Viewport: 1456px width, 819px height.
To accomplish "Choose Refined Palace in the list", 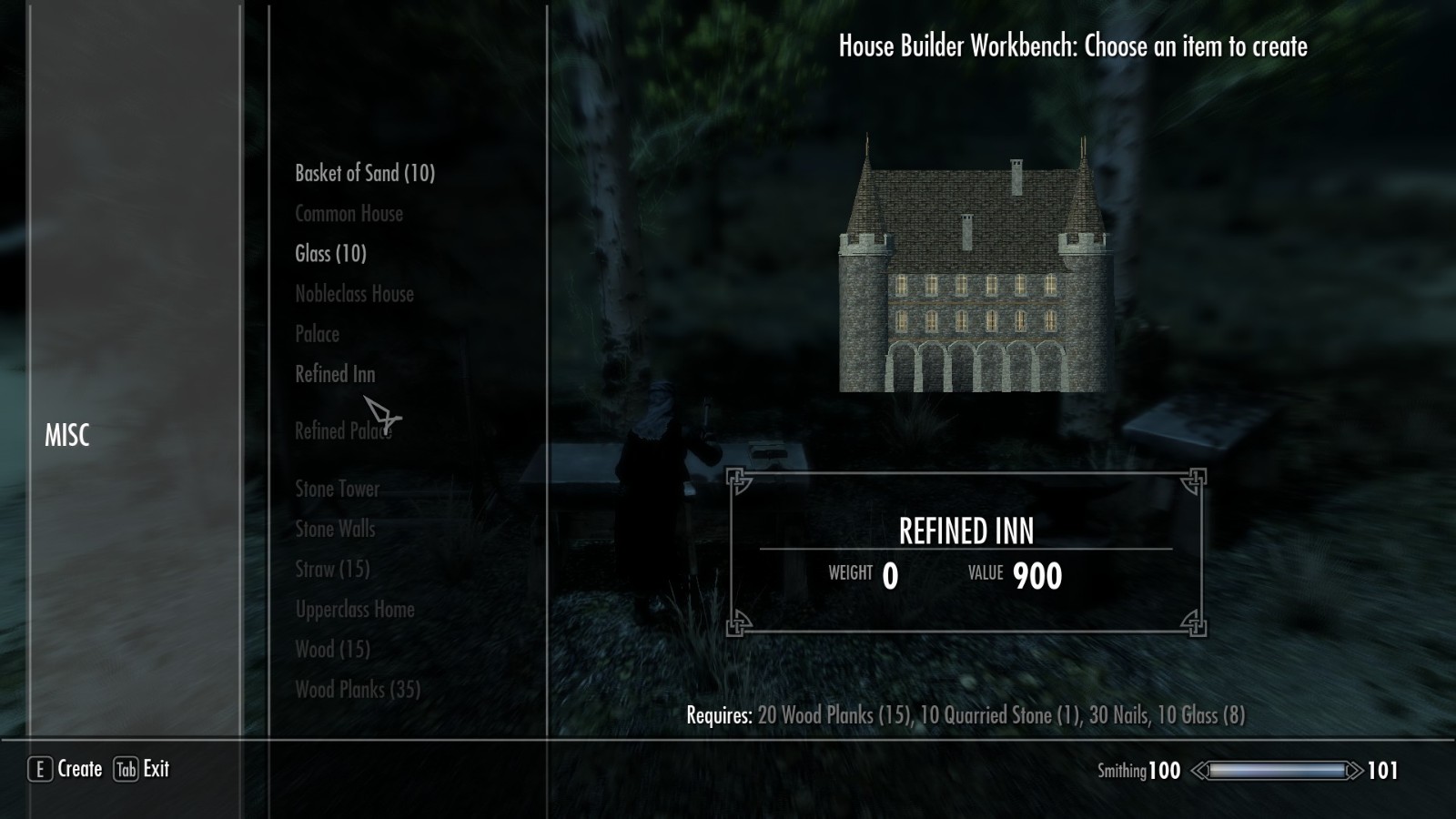I will (342, 431).
